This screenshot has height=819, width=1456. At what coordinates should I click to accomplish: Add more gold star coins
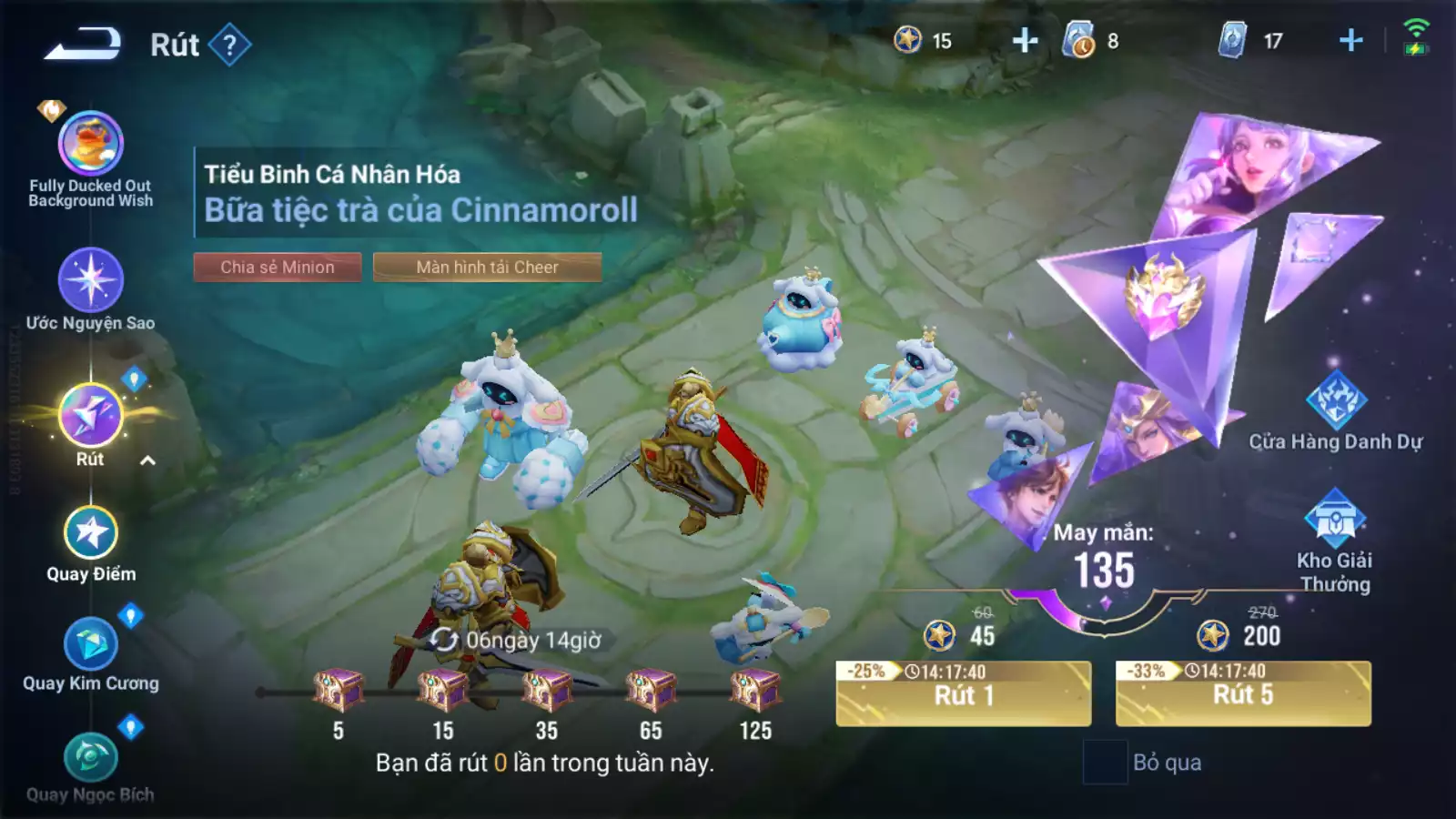click(1025, 41)
